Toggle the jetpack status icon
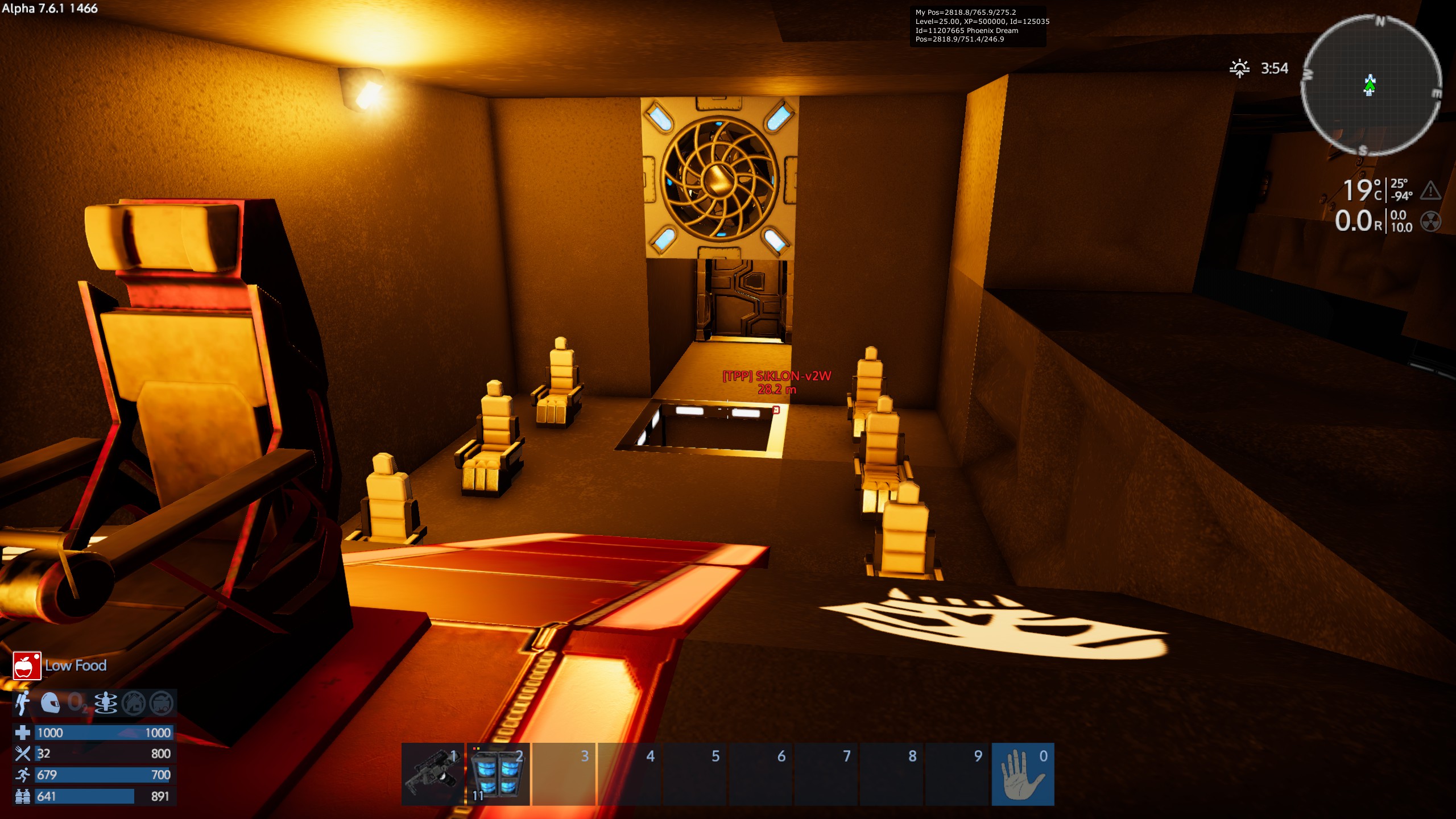Screen dimensions: 1456x819 (x=23, y=703)
